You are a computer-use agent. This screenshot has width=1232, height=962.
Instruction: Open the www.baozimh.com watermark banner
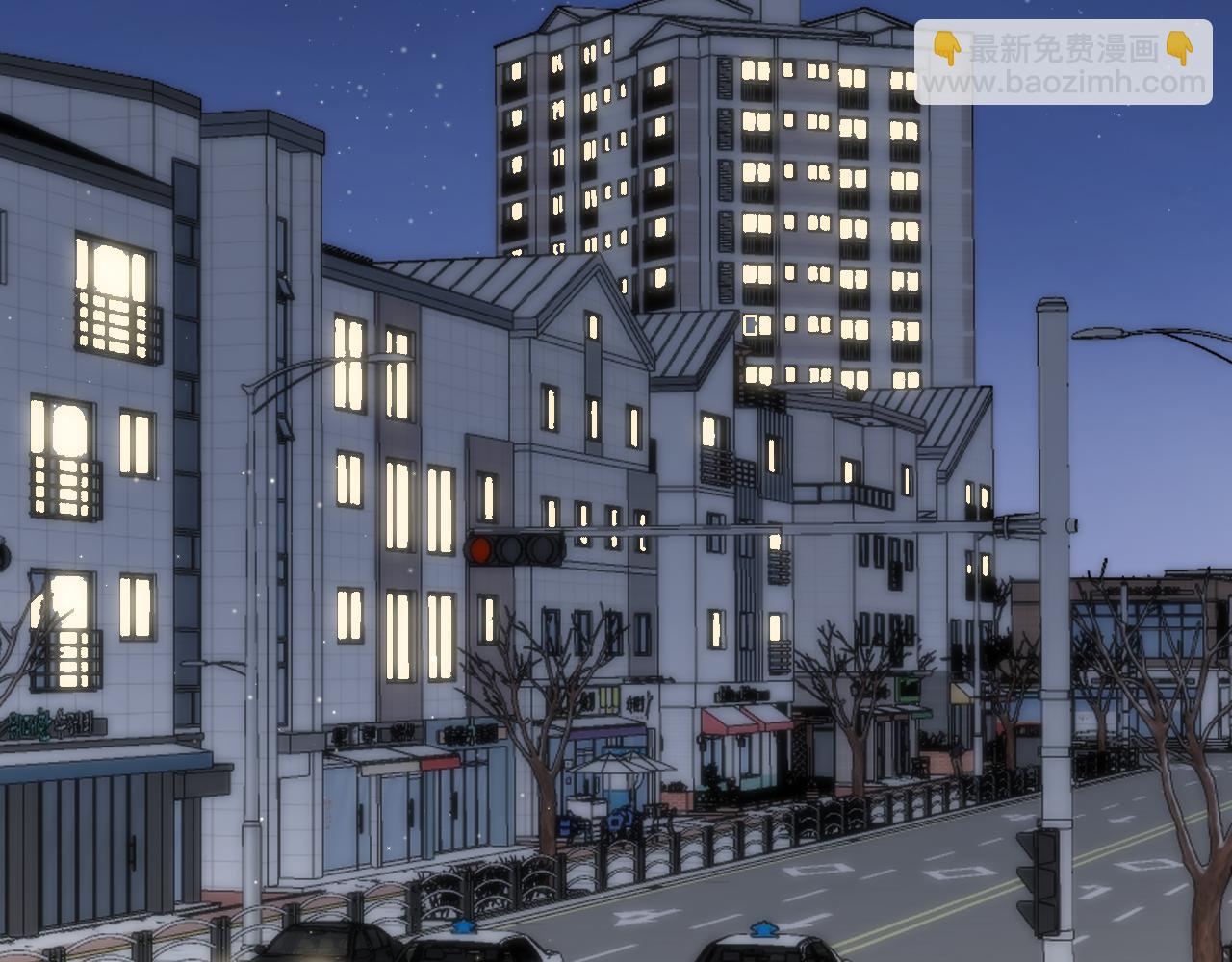(x=1064, y=63)
